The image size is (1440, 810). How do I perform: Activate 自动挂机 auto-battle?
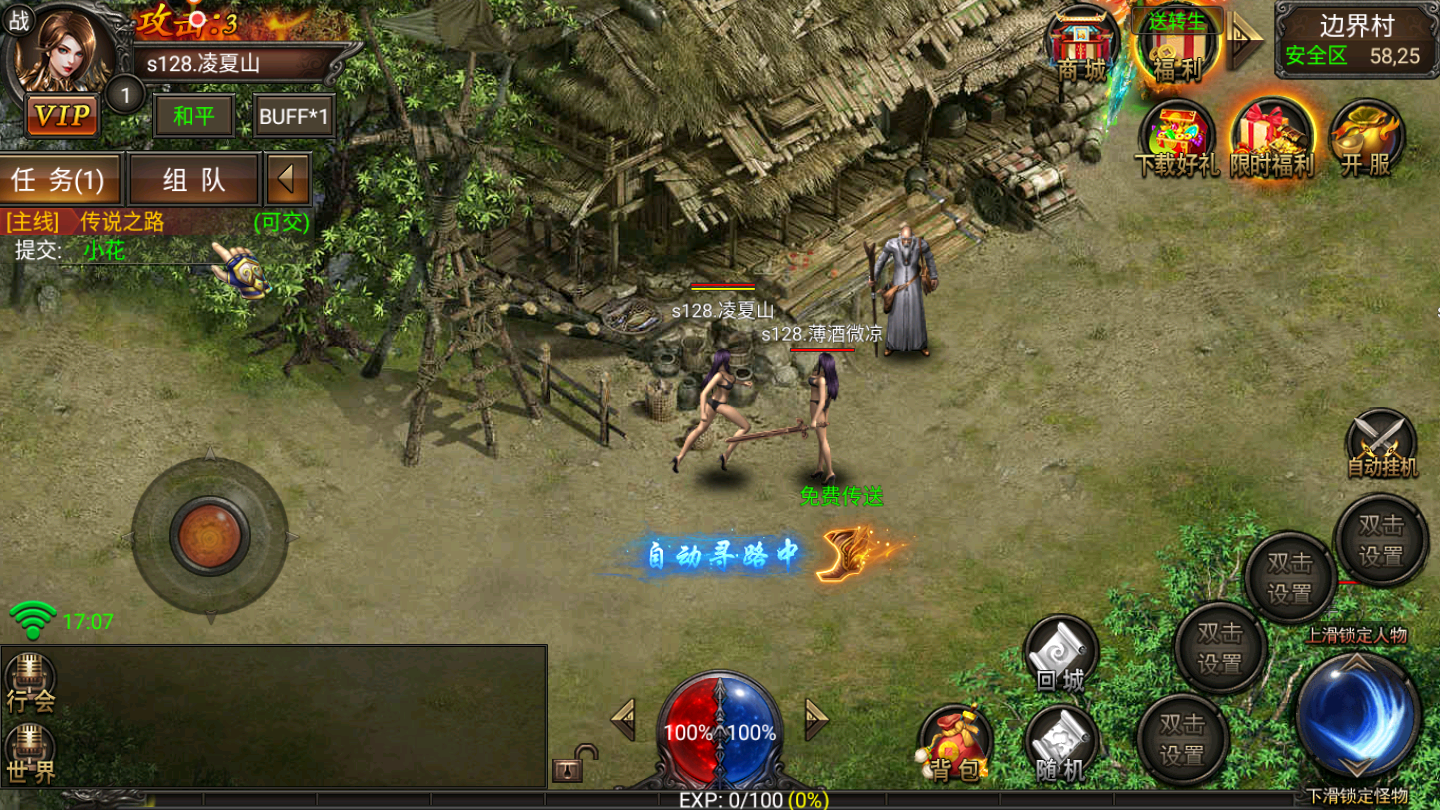(x=1381, y=443)
